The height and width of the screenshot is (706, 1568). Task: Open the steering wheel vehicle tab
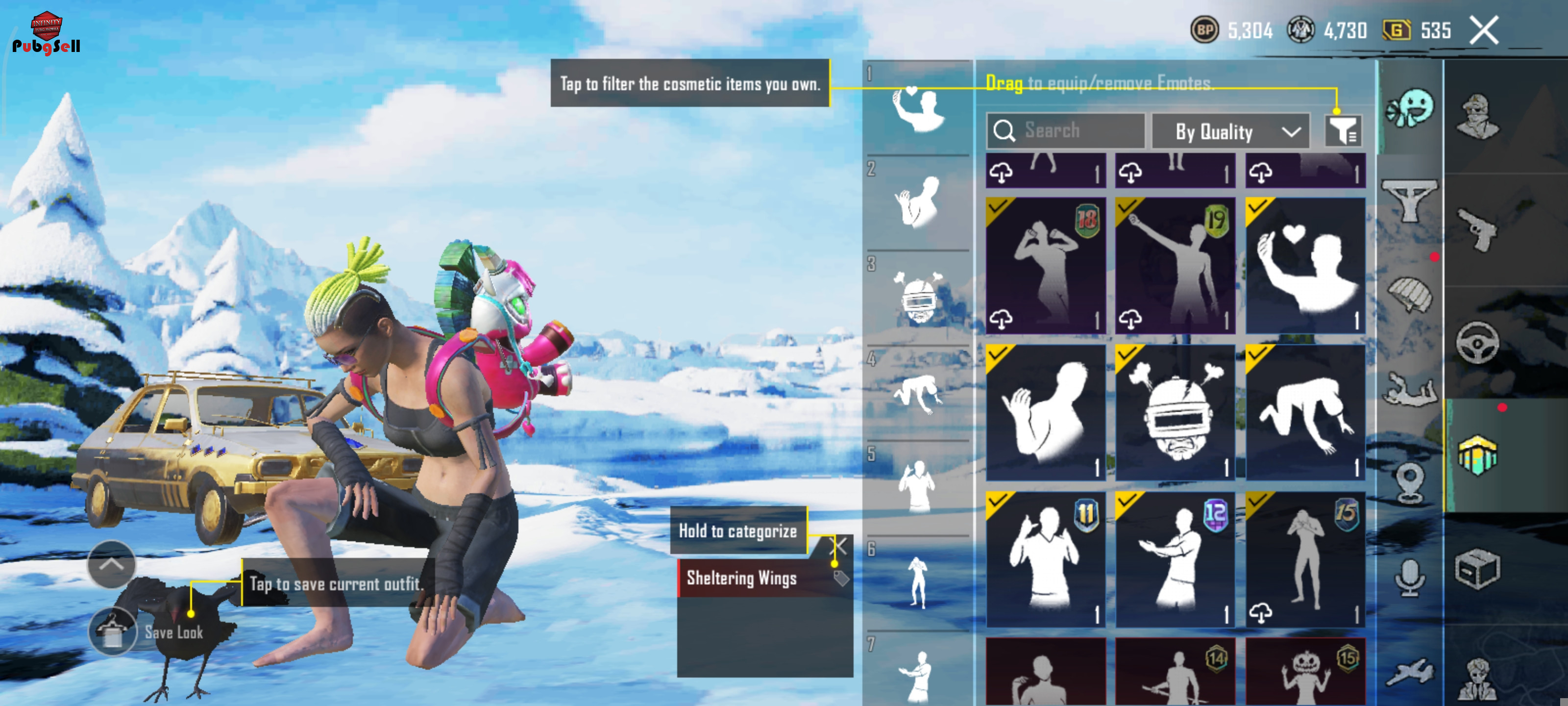click(x=1477, y=342)
